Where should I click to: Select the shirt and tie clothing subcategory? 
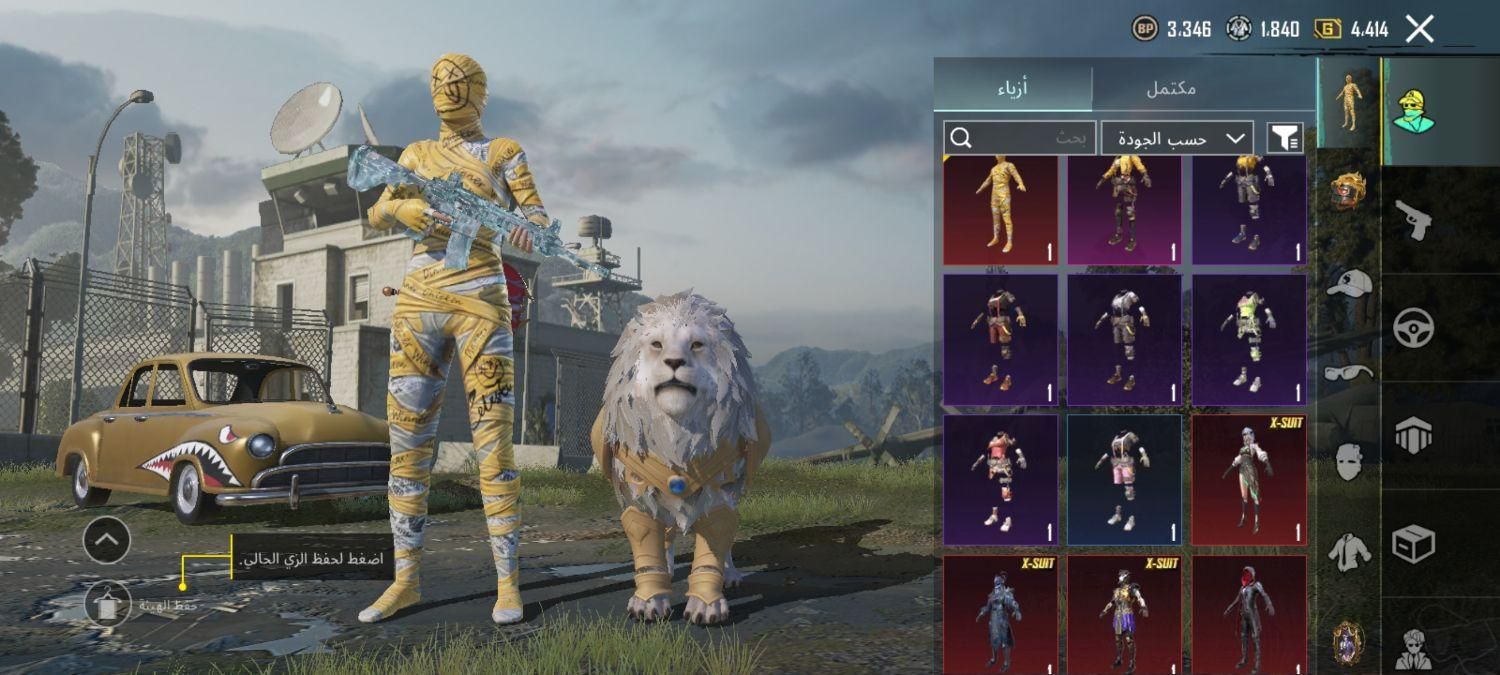tap(1348, 552)
